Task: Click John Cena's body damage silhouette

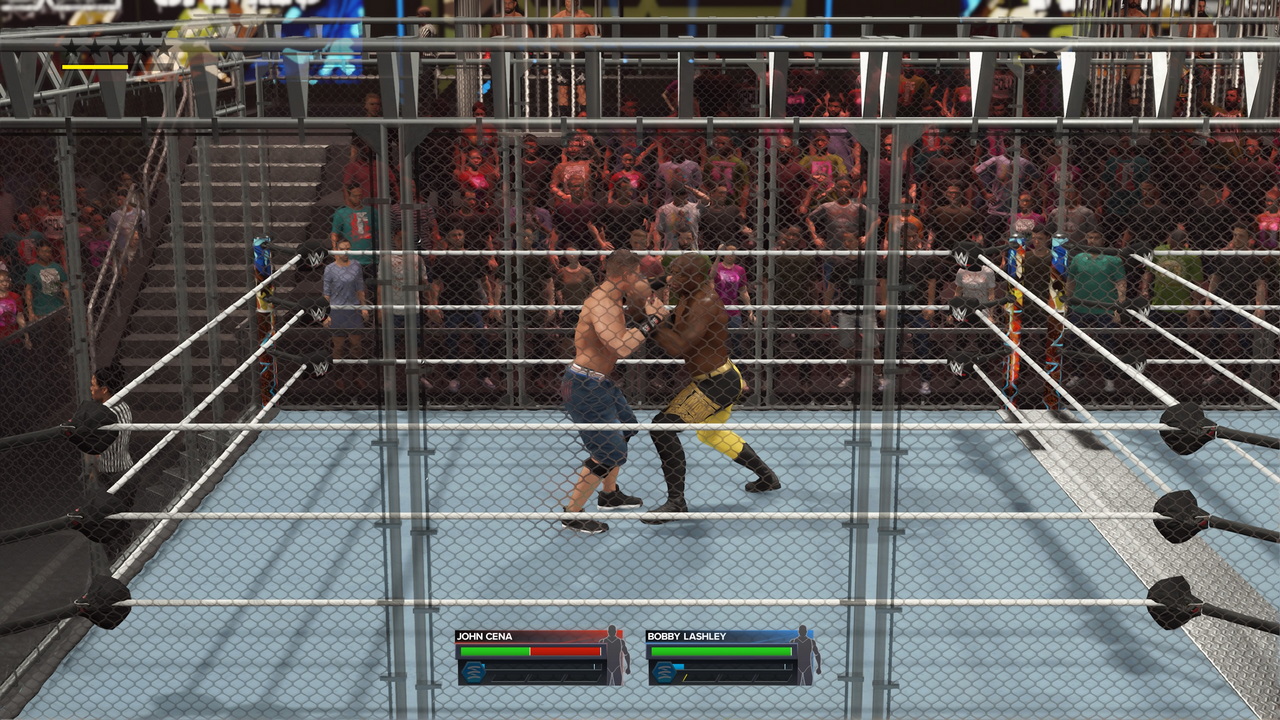Action: (x=616, y=655)
